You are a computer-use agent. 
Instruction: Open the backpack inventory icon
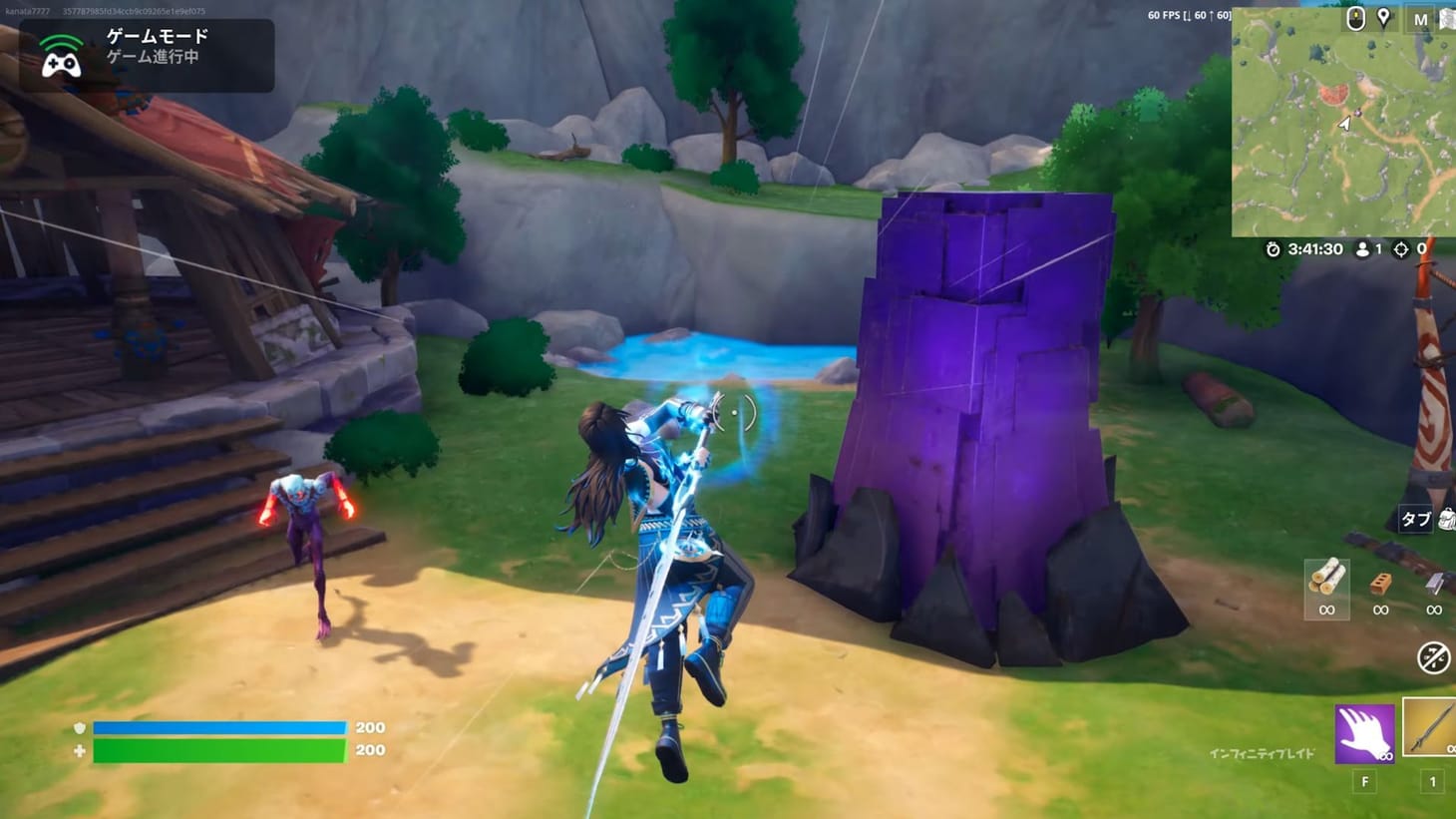[x=1444, y=518]
